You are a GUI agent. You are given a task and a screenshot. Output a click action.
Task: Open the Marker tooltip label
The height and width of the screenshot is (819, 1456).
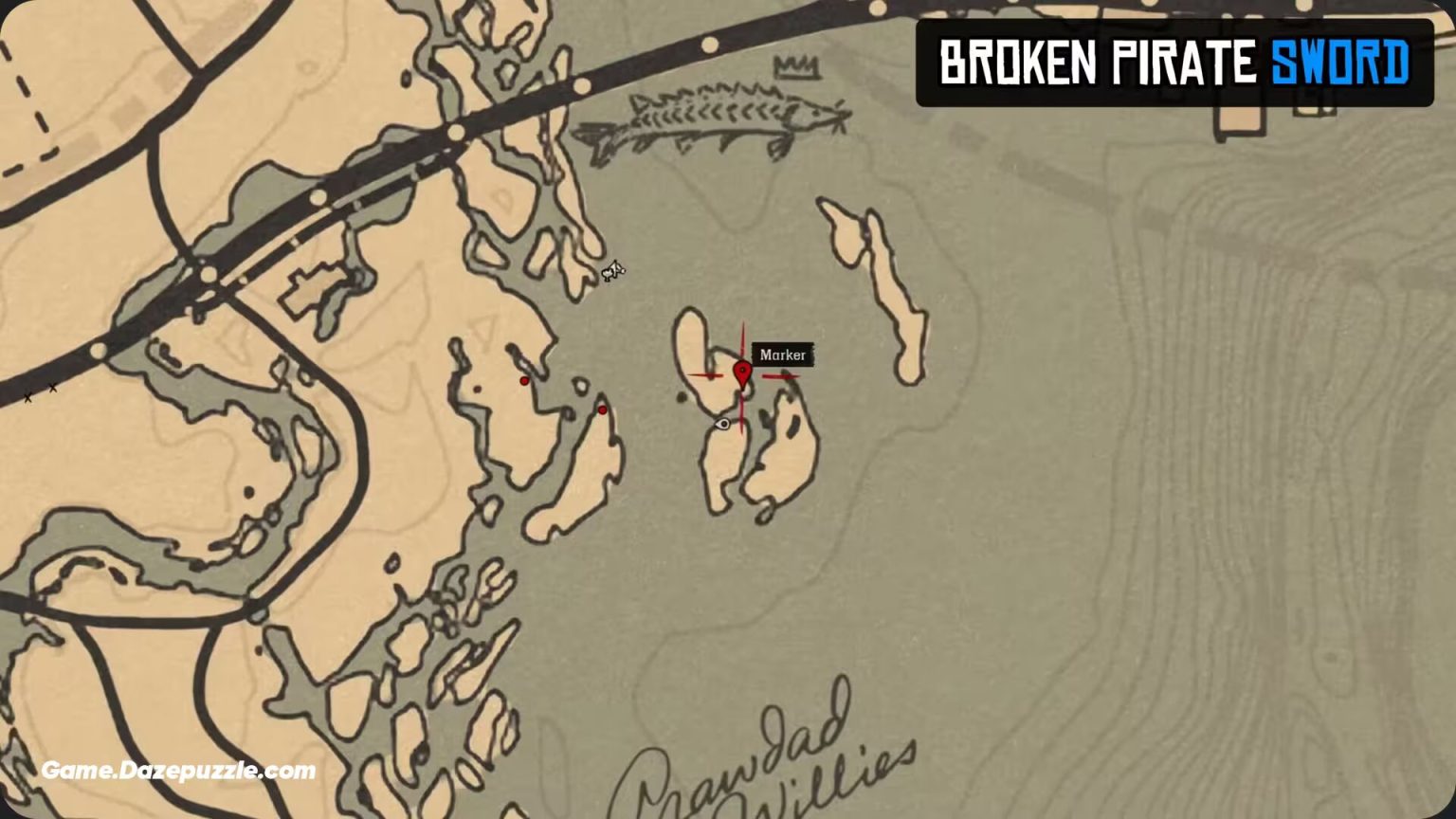click(783, 355)
